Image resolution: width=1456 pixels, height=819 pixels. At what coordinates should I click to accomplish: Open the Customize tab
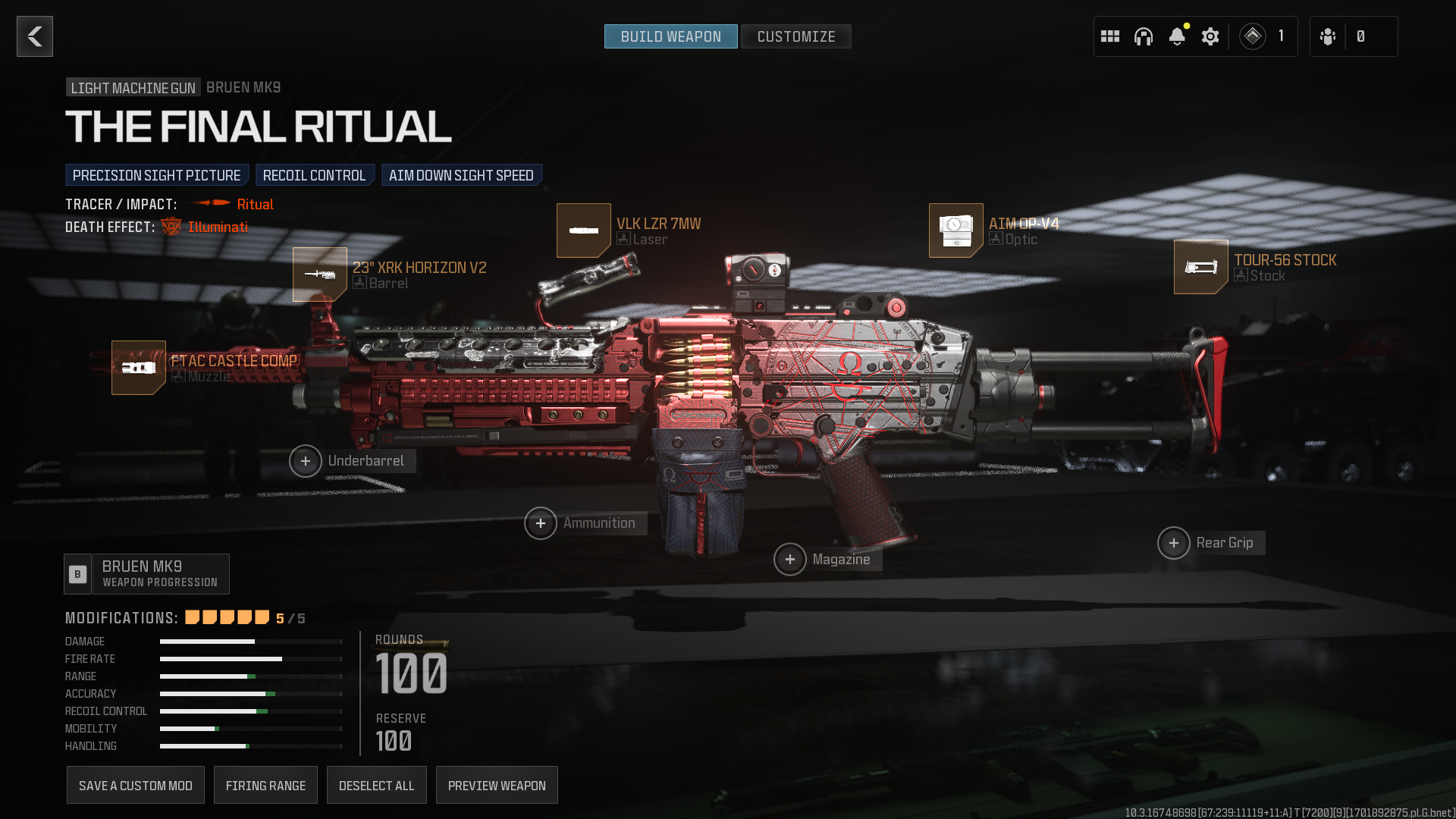point(795,36)
